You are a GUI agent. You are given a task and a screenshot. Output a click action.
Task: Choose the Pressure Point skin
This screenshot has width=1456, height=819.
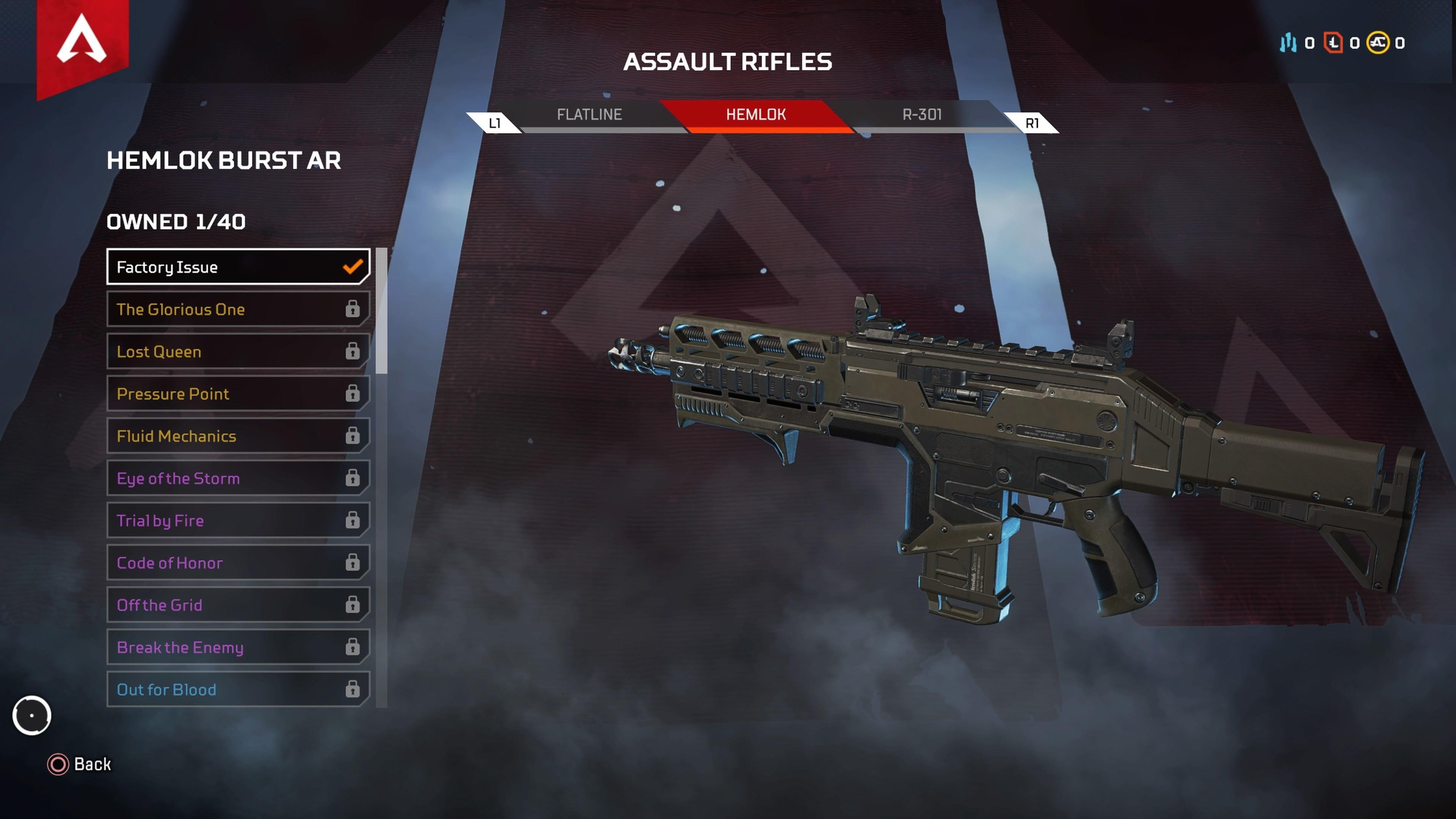tap(238, 394)
